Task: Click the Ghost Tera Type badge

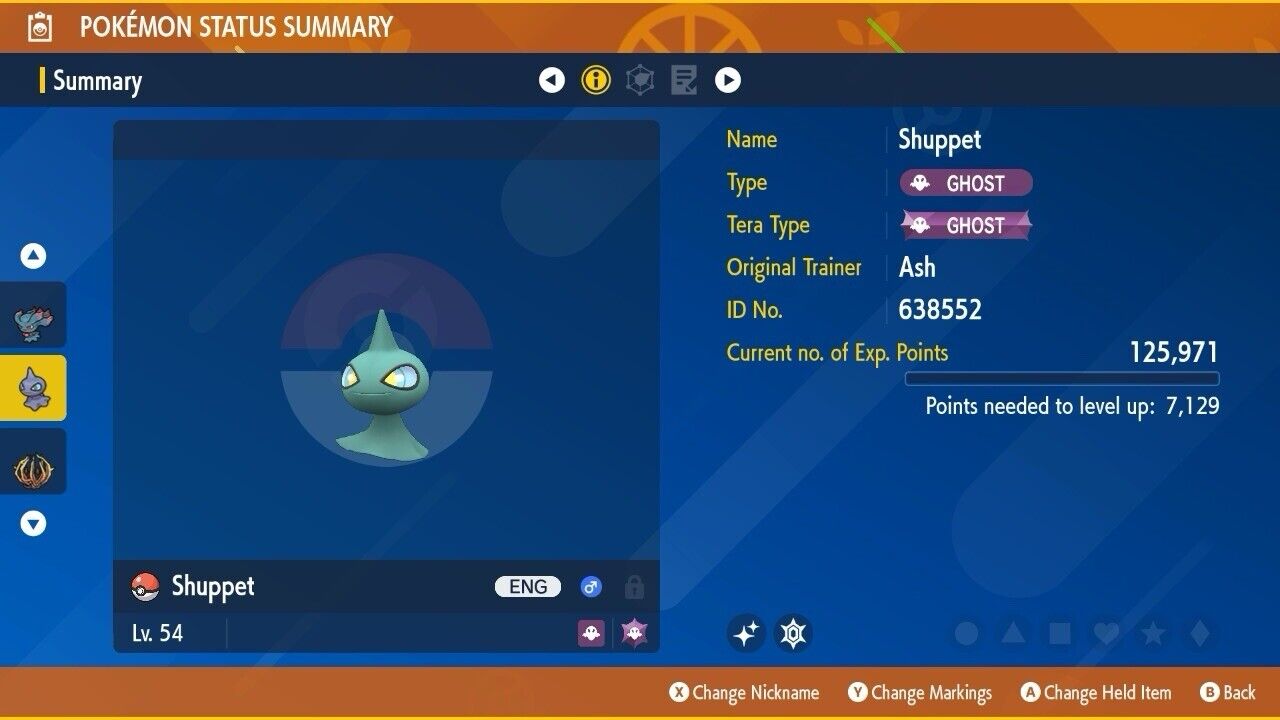Action: [x=966, y=225]
